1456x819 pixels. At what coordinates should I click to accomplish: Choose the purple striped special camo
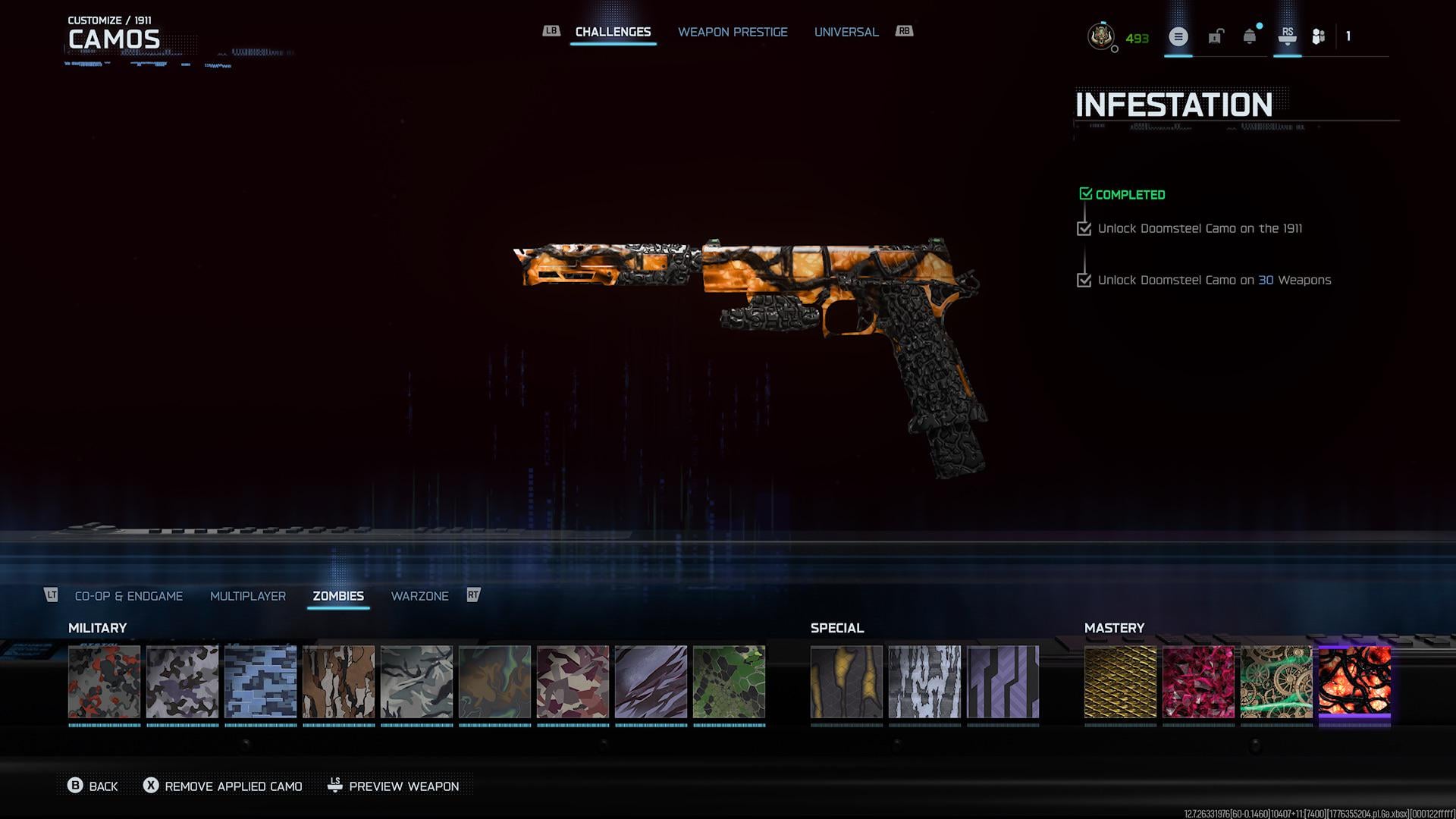(x=1003, y=682)
